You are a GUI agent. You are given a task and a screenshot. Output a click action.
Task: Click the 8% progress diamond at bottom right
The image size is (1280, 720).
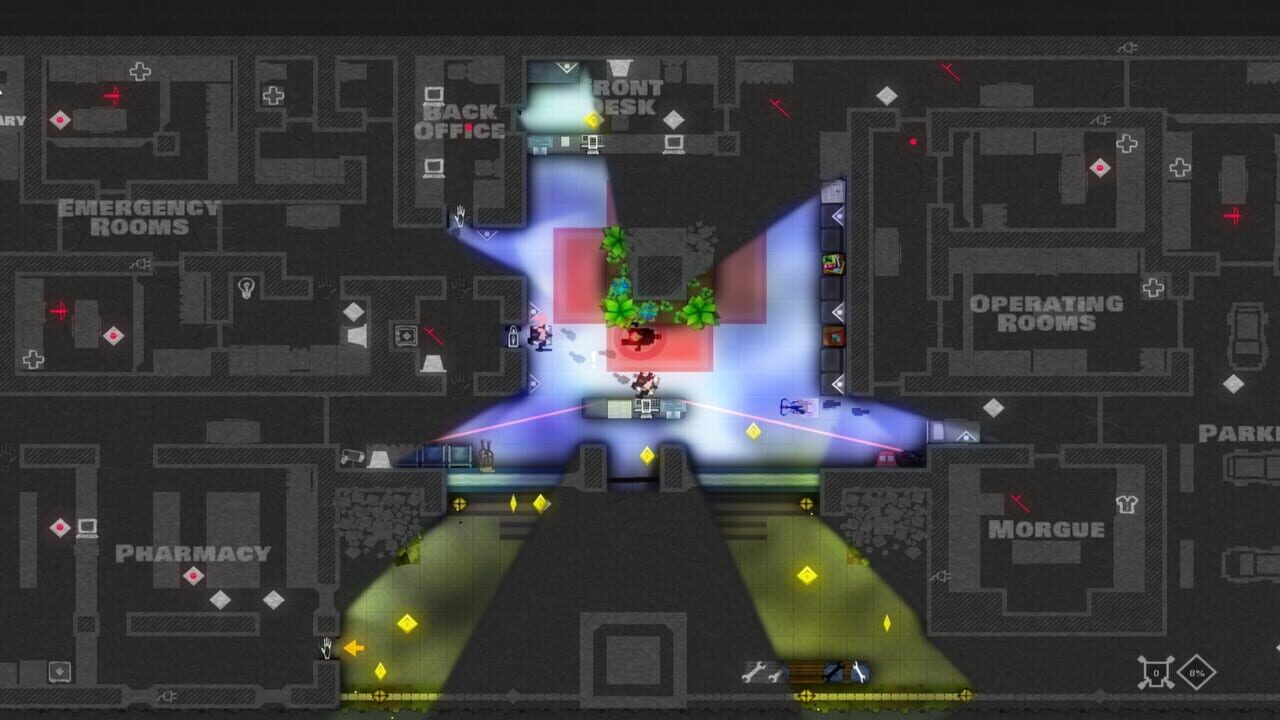(x=1197, y=673)
